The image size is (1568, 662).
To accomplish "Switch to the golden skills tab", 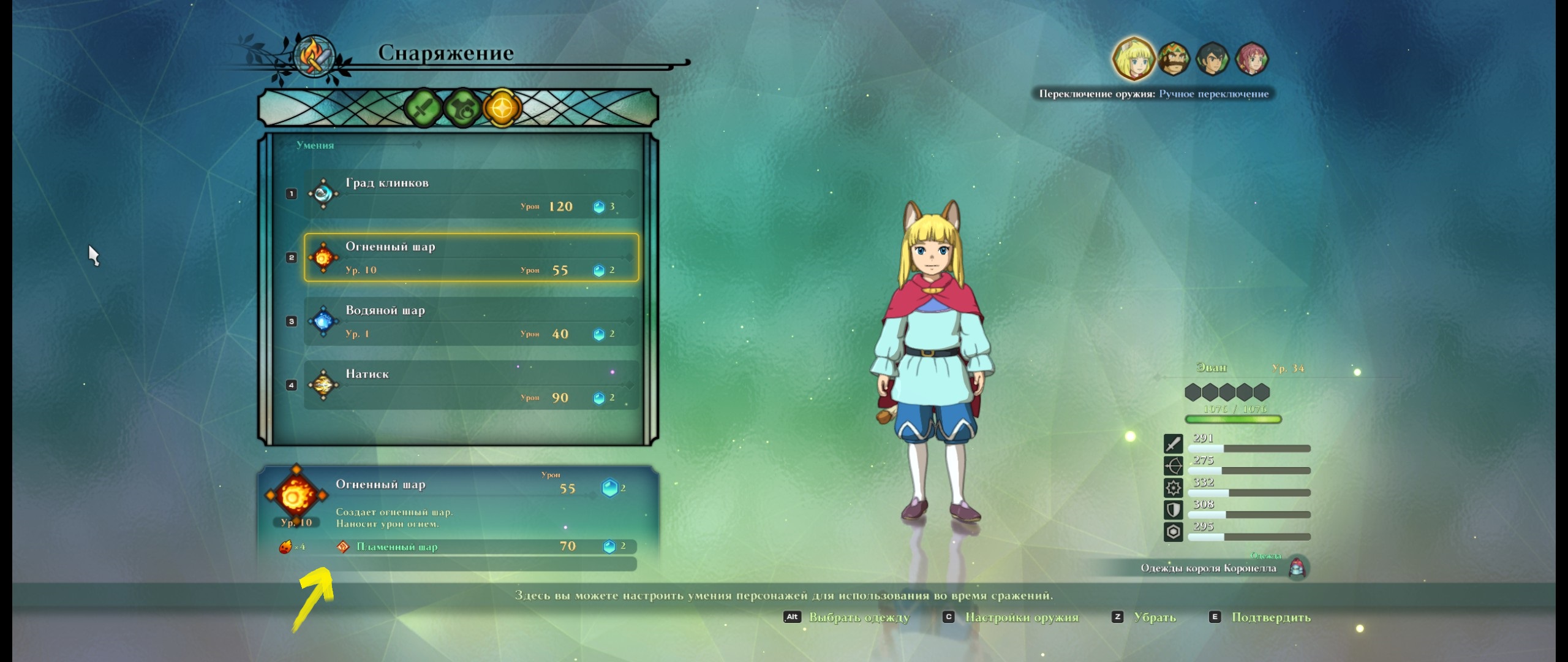I will point(502,108).
